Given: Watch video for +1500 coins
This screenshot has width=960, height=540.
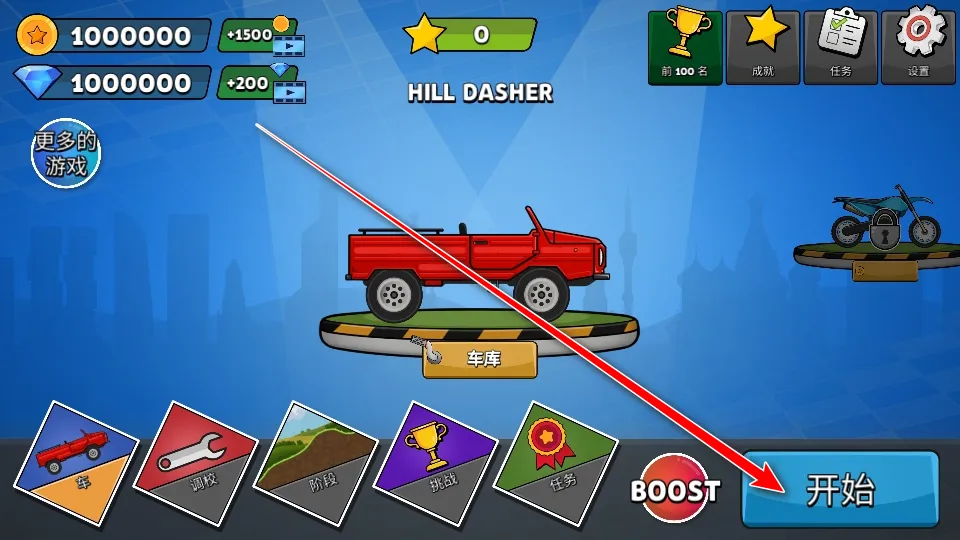Looking at the screenshot, I should click(262, 36).
